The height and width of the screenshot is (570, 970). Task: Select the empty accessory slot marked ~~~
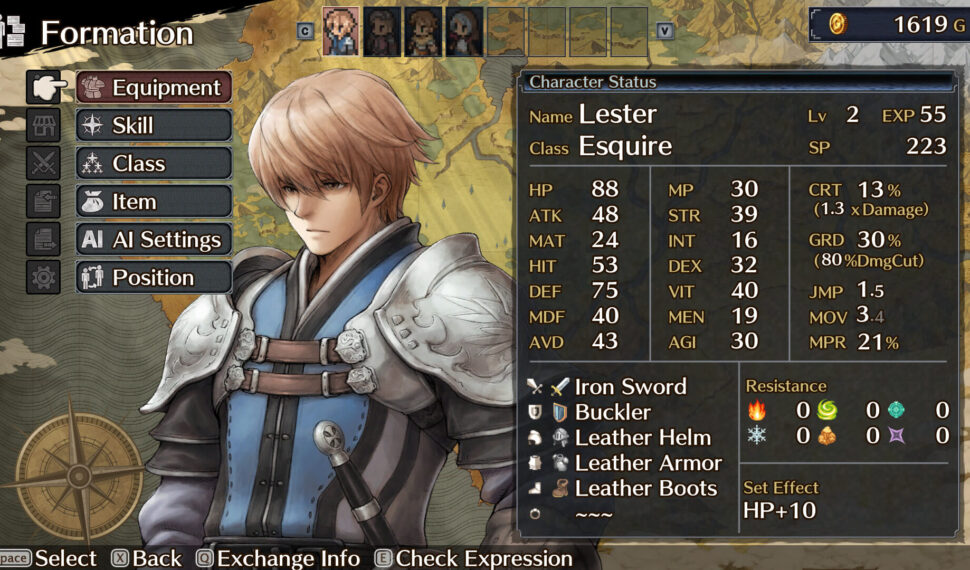pyautogui.click(x=594, y=514)
